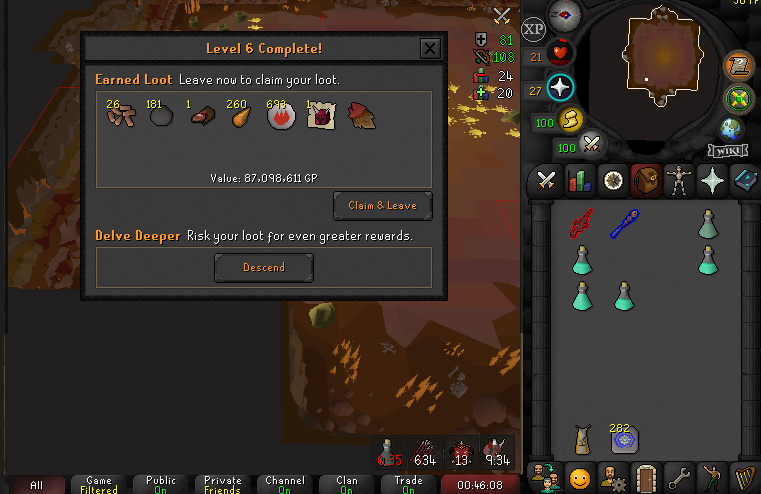Click the special attack orb
The image size is (761, 494).
click(x=591, y=144)
